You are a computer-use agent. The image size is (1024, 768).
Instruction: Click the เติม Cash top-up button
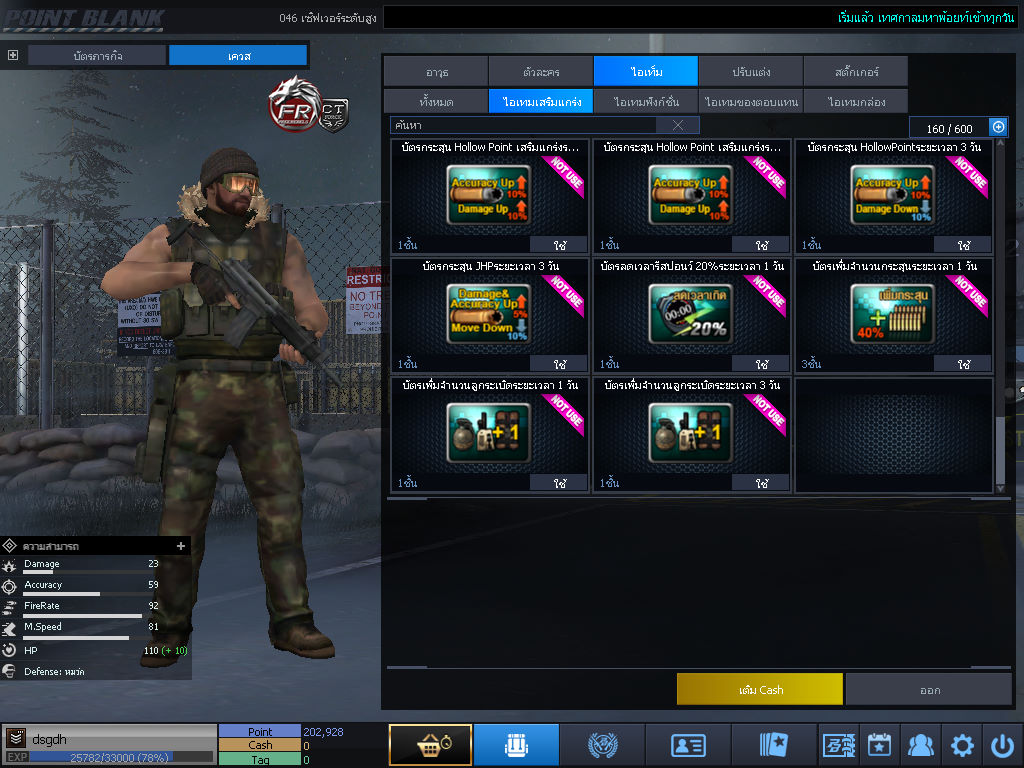click(x=760, y=689)
